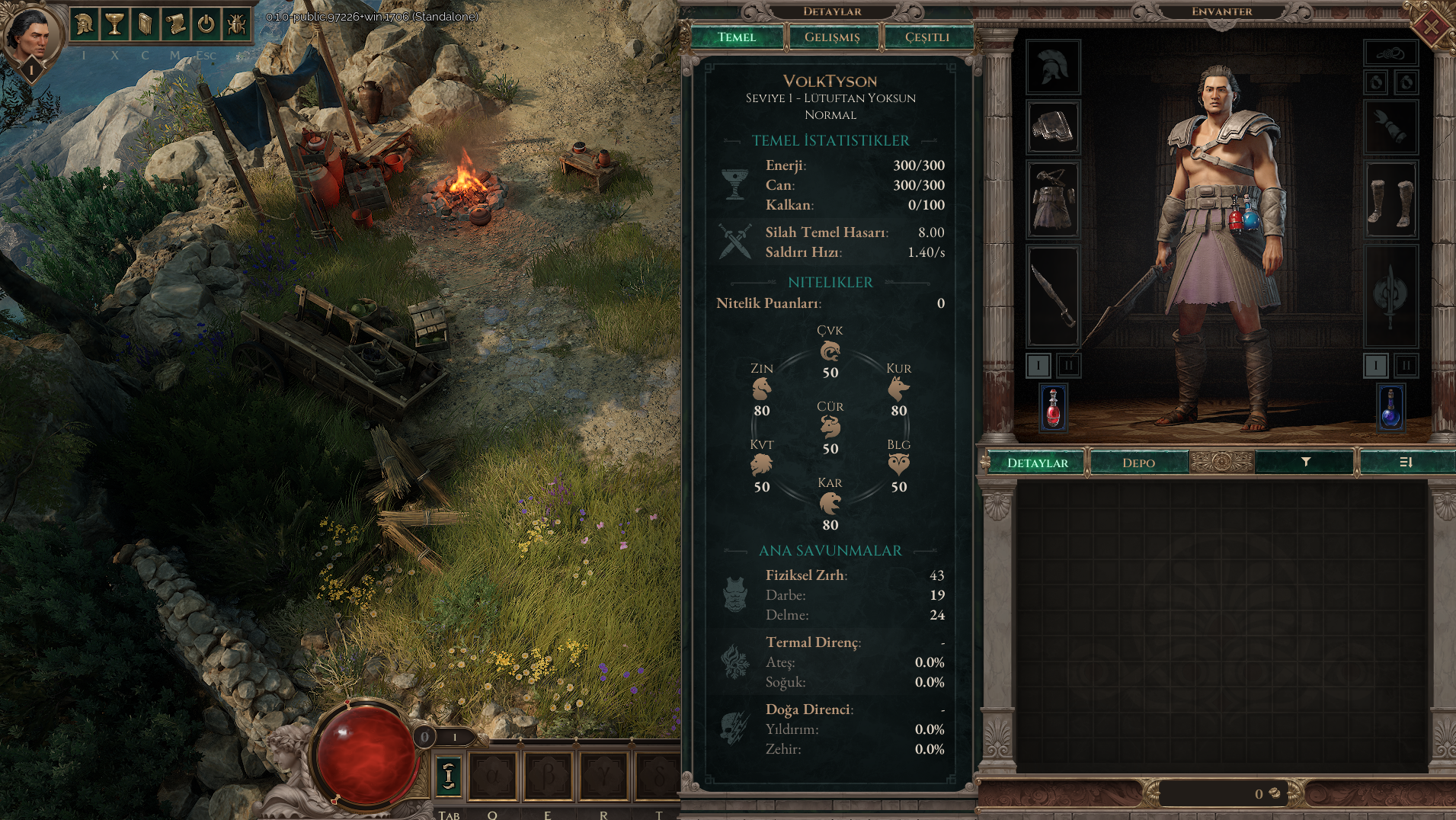Open the book icon in top toolbar
The image size is (1456, 820).
tap(145, 24)
